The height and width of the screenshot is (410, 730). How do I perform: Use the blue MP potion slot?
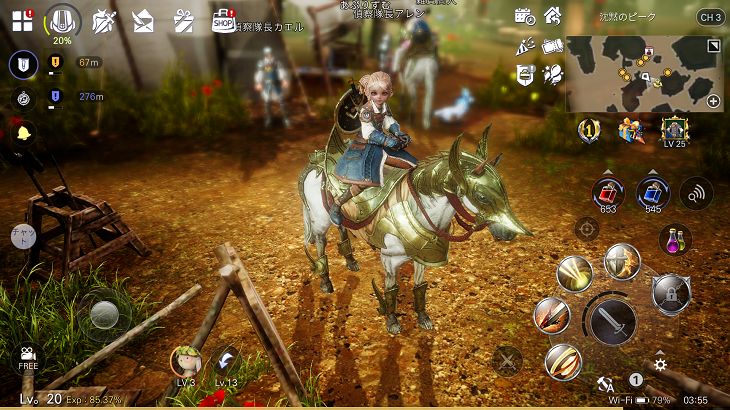tap(653, 191)
